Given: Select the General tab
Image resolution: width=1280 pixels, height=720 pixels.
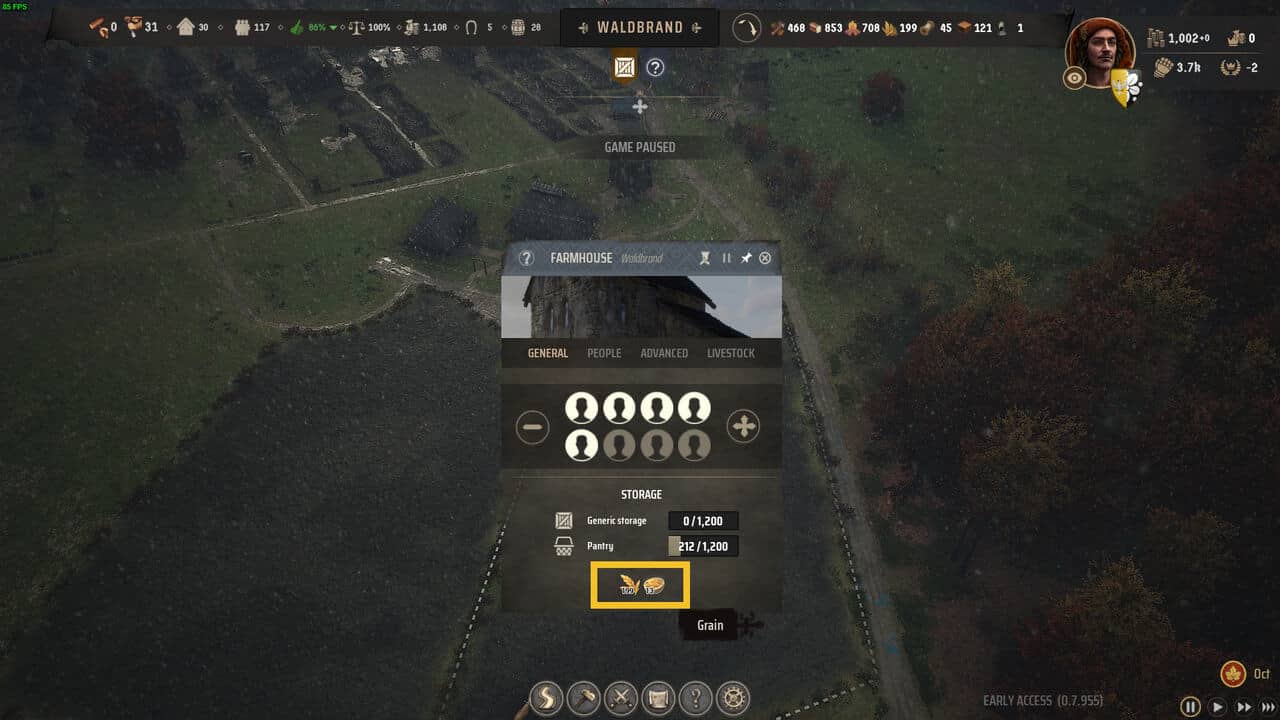Looking at the screenshot, I should 548,353.
